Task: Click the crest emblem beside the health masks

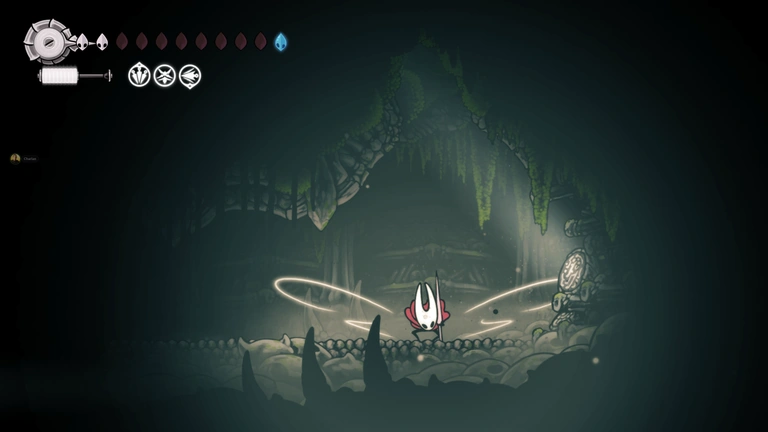Action: click(46, 42)
